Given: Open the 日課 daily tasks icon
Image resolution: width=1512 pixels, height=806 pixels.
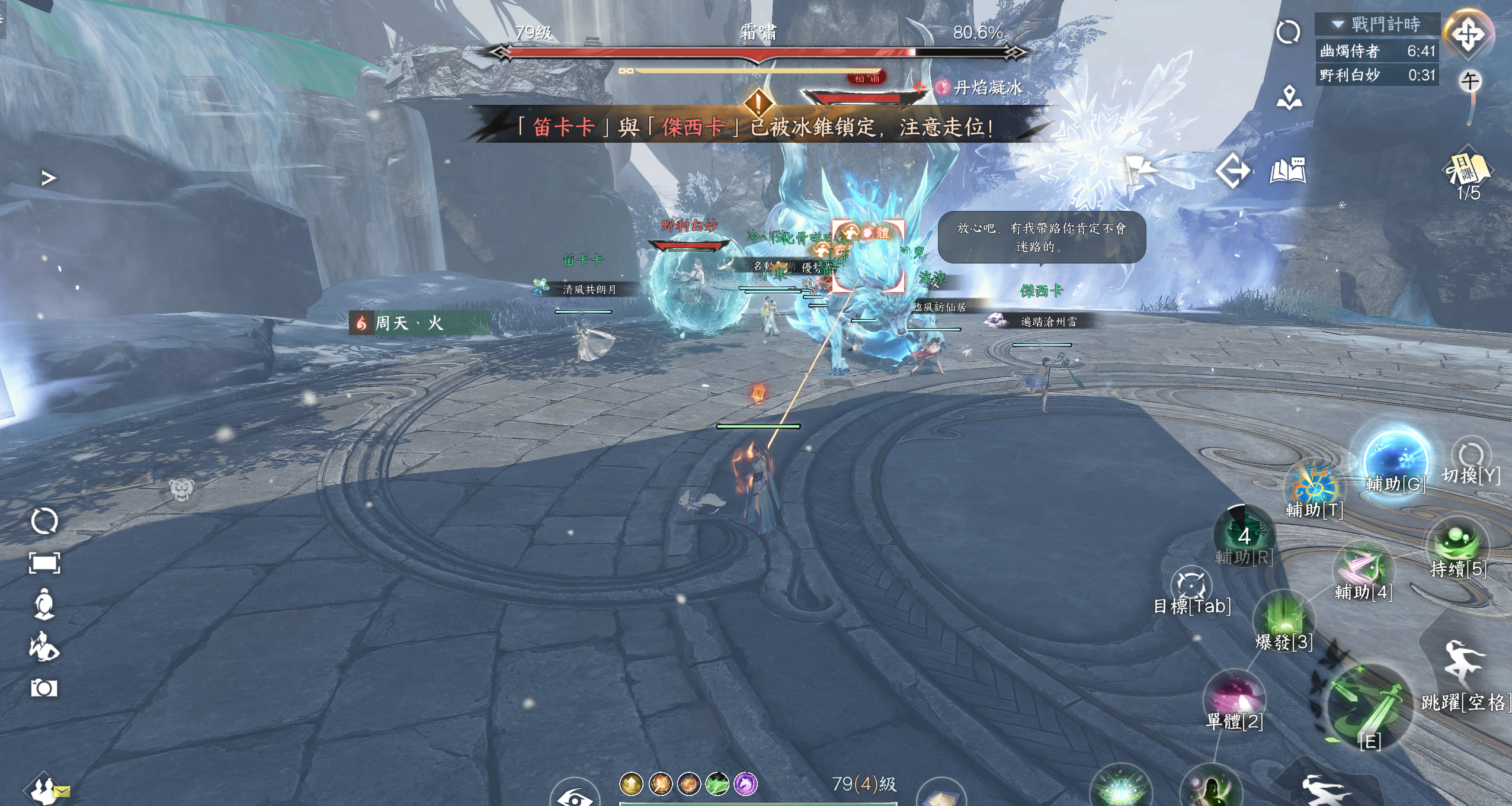Looking at the screenshot, I should point(1468,170).
